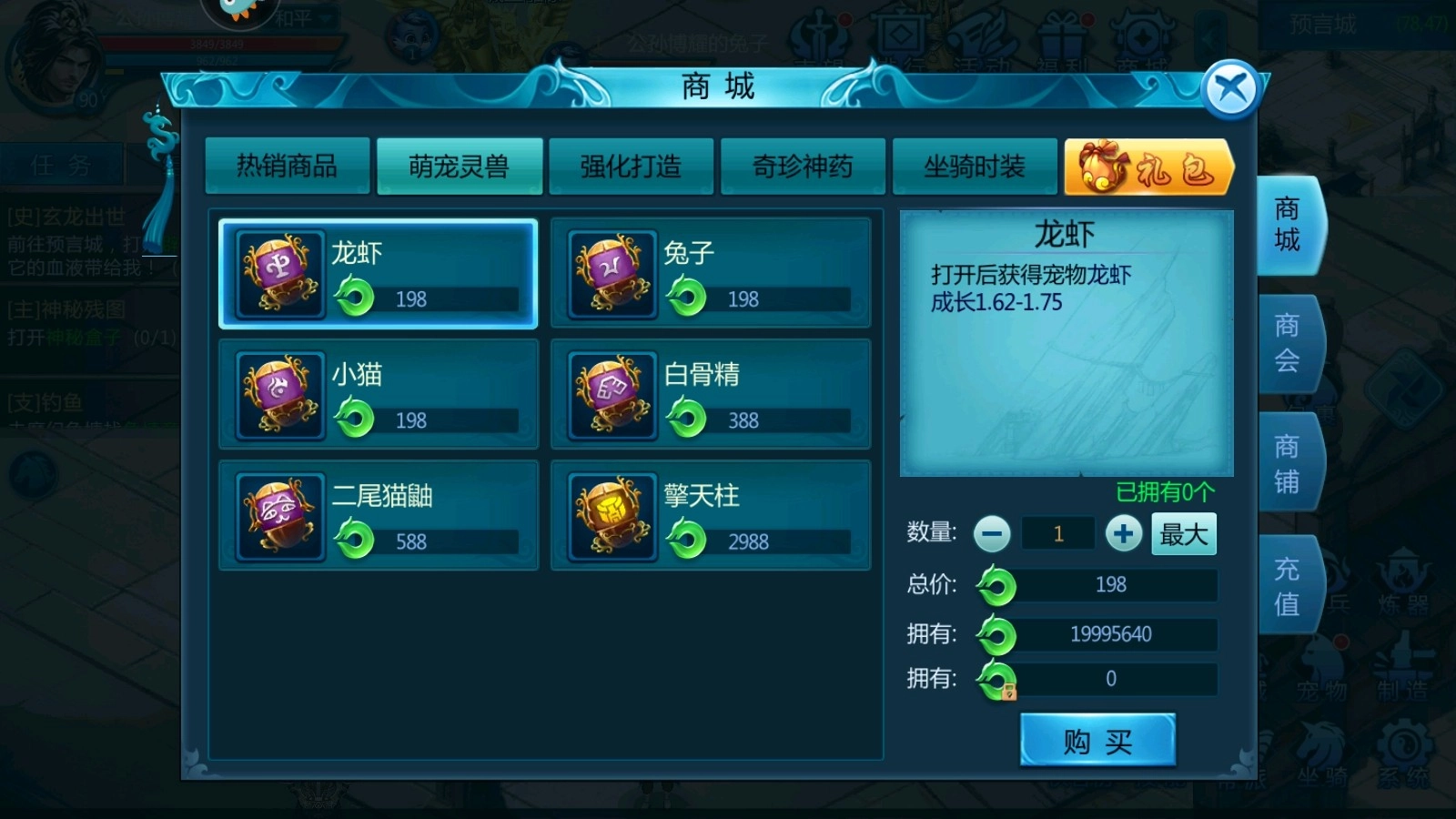1456x819 pixels.
Task: Click the 最大 (Max) quantity button
Action: tap(1183, 534)
